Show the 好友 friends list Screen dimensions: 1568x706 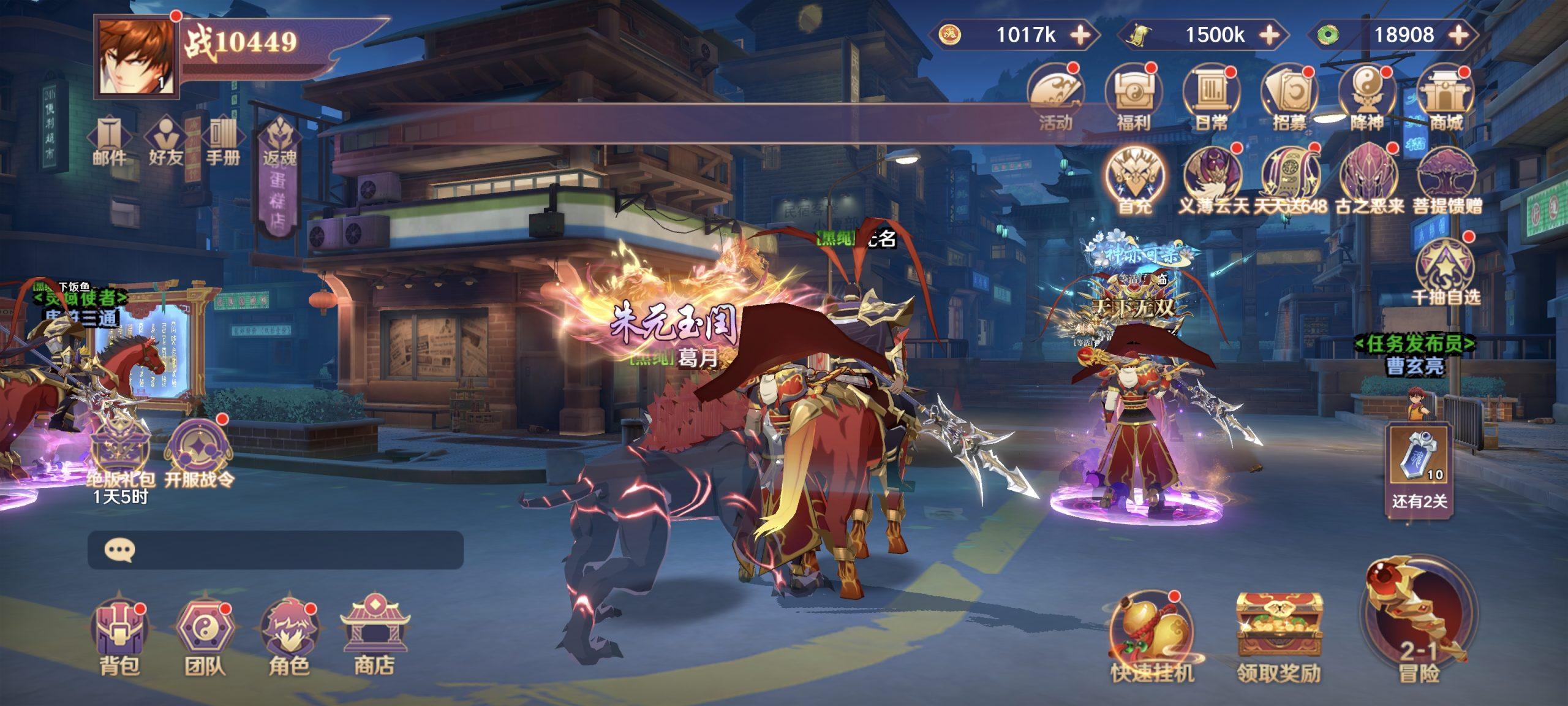[x=165, y=142]
